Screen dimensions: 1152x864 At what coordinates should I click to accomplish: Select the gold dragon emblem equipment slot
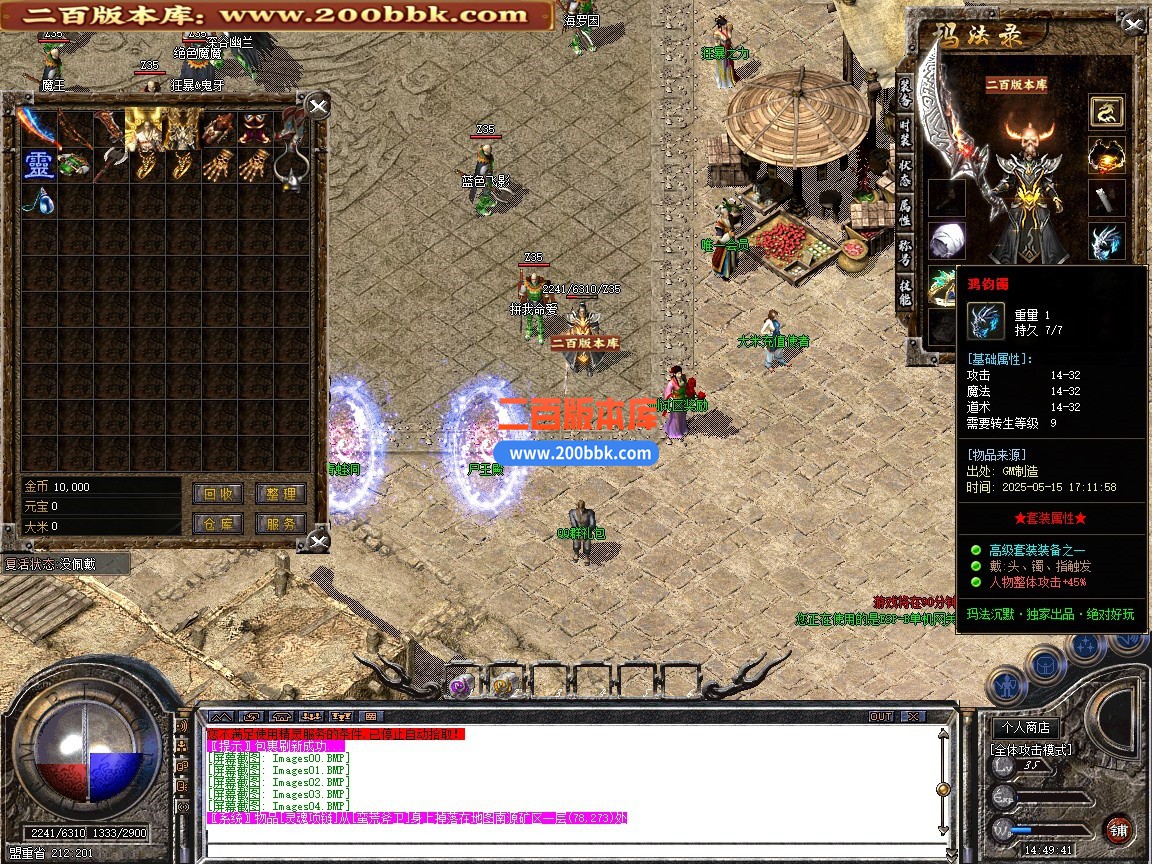click(1106, 111)
